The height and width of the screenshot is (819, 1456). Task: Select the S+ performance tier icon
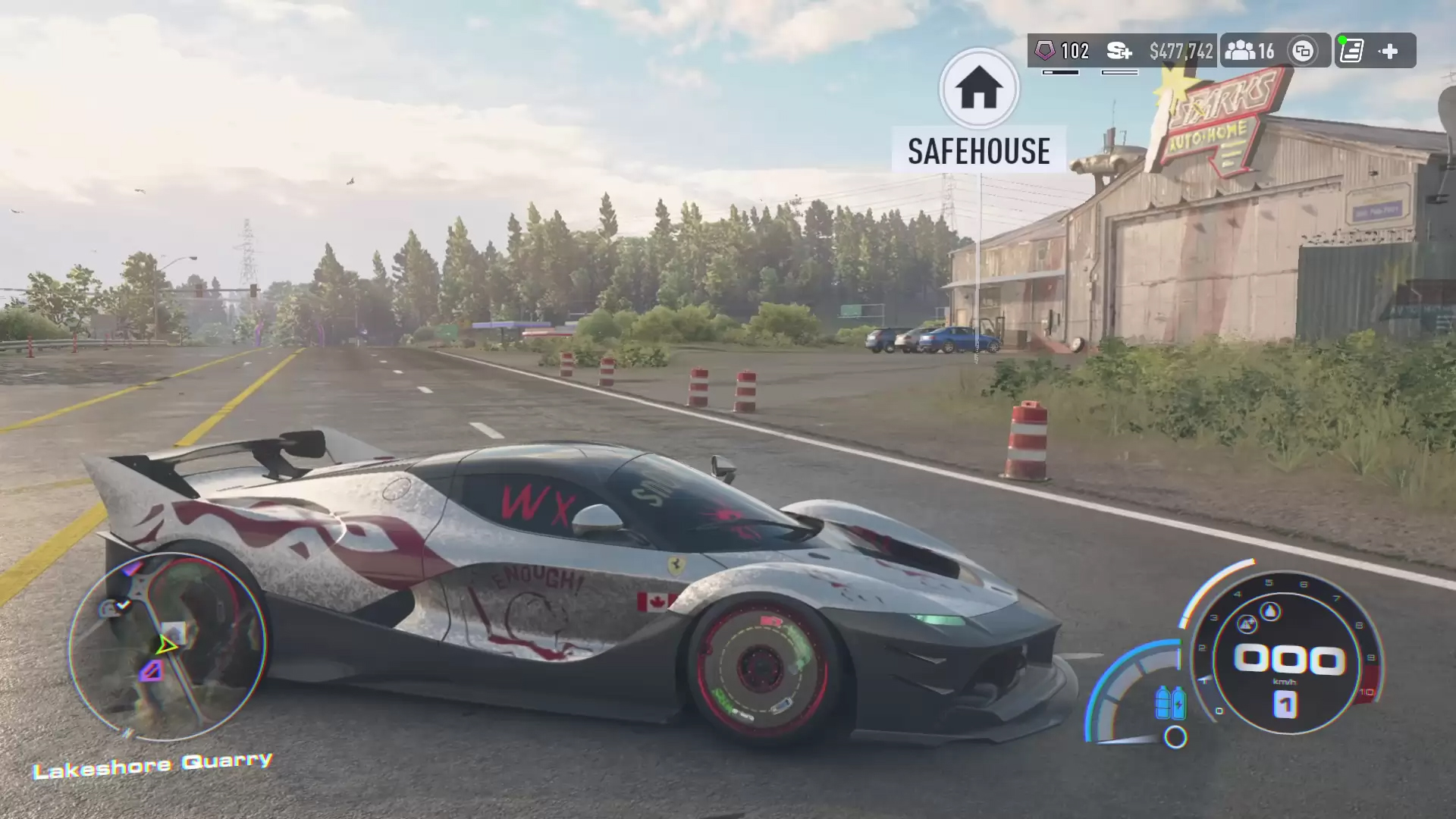(x=1119, y=51)
